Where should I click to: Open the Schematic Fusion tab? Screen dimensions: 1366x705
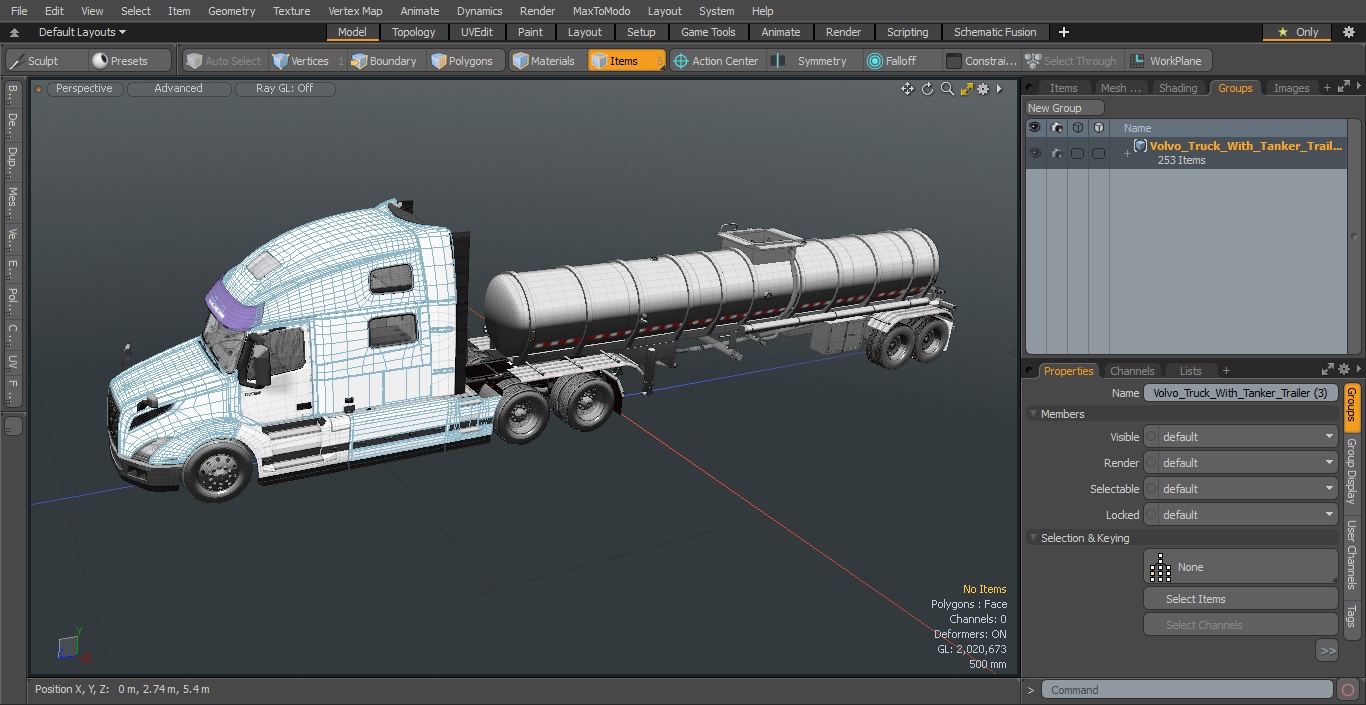click(994, 32)
